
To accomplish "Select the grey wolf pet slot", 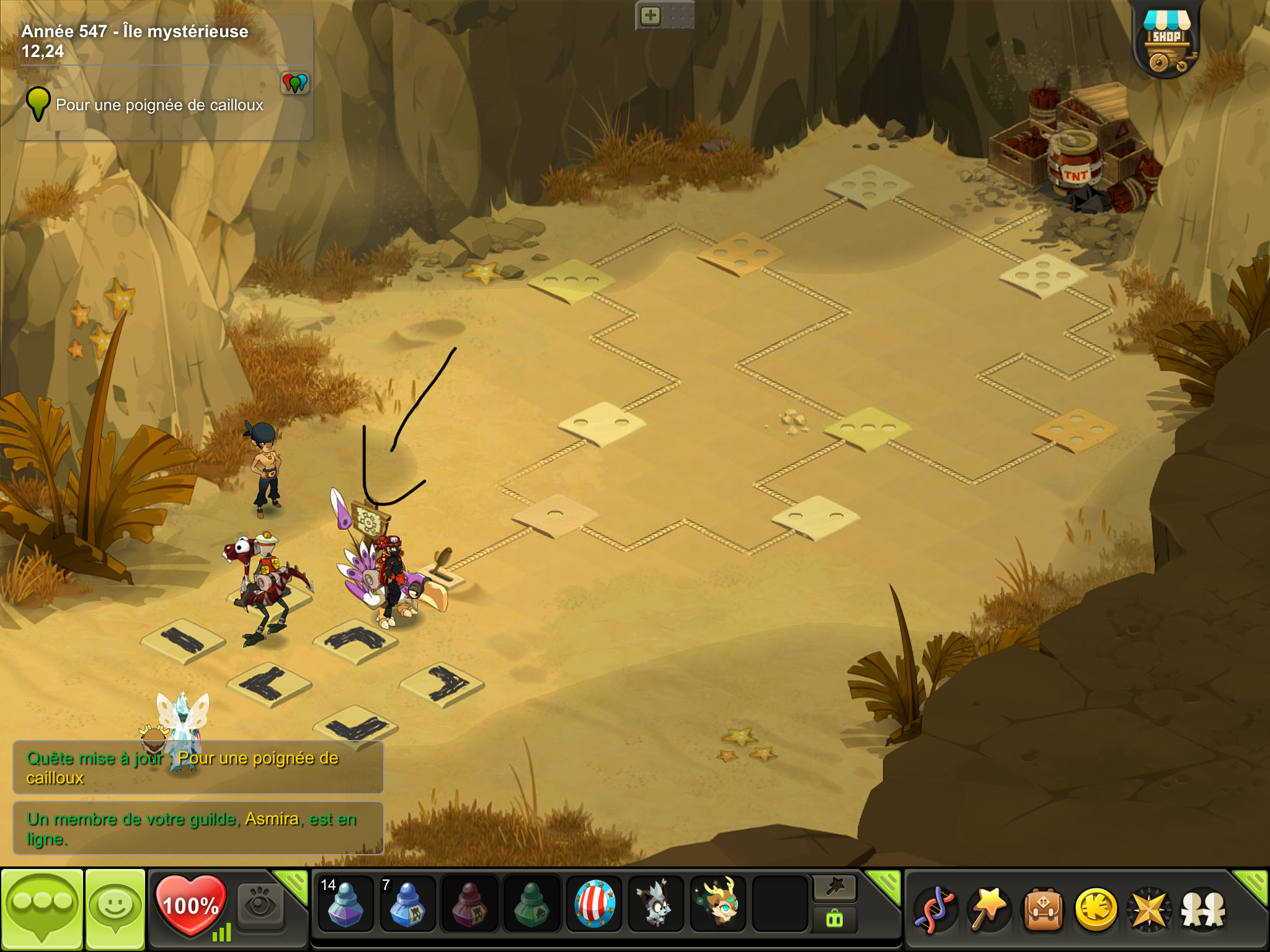I will click(656, 904).
